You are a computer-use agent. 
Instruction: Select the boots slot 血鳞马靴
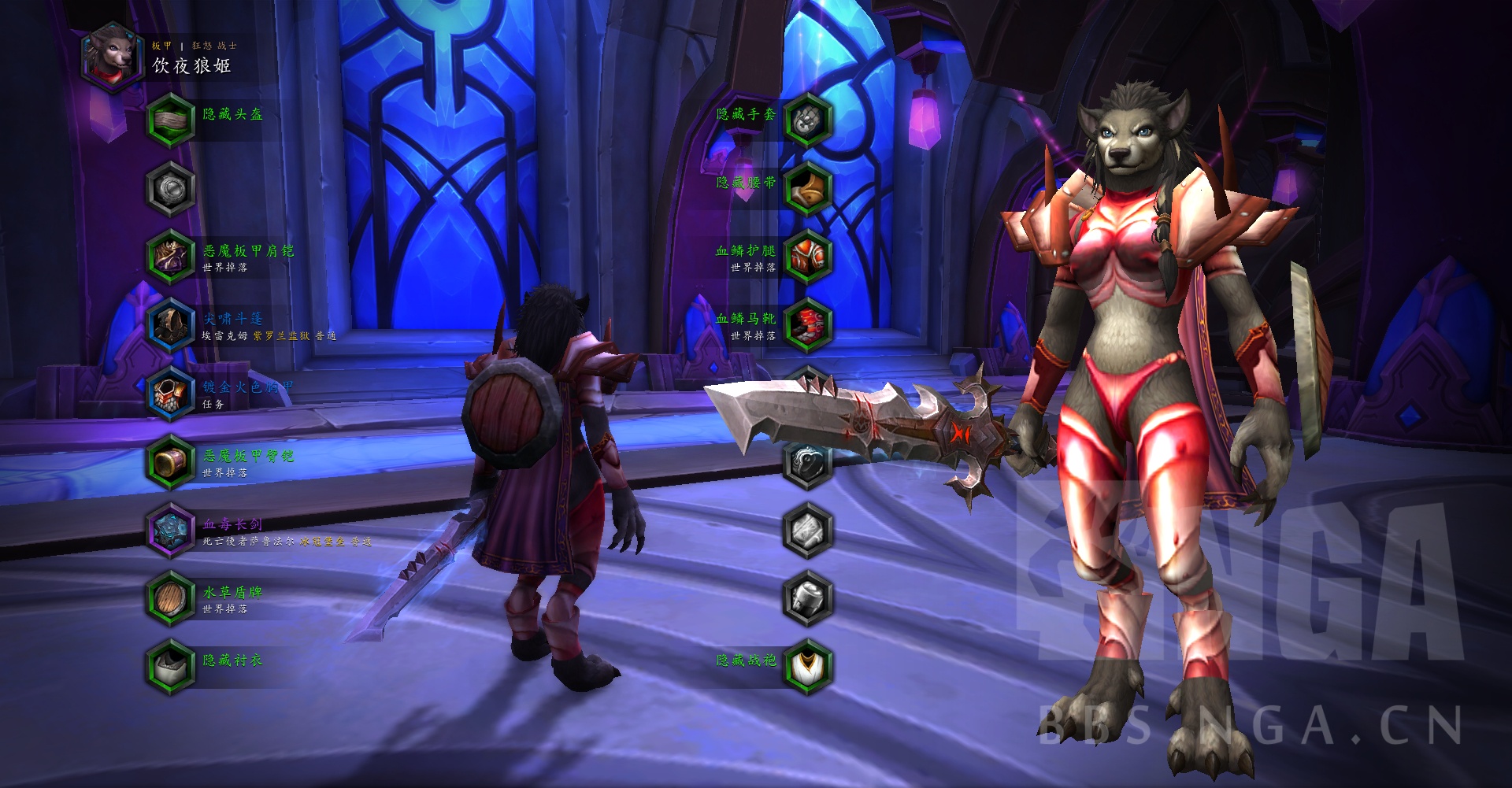tap(807, 325)
